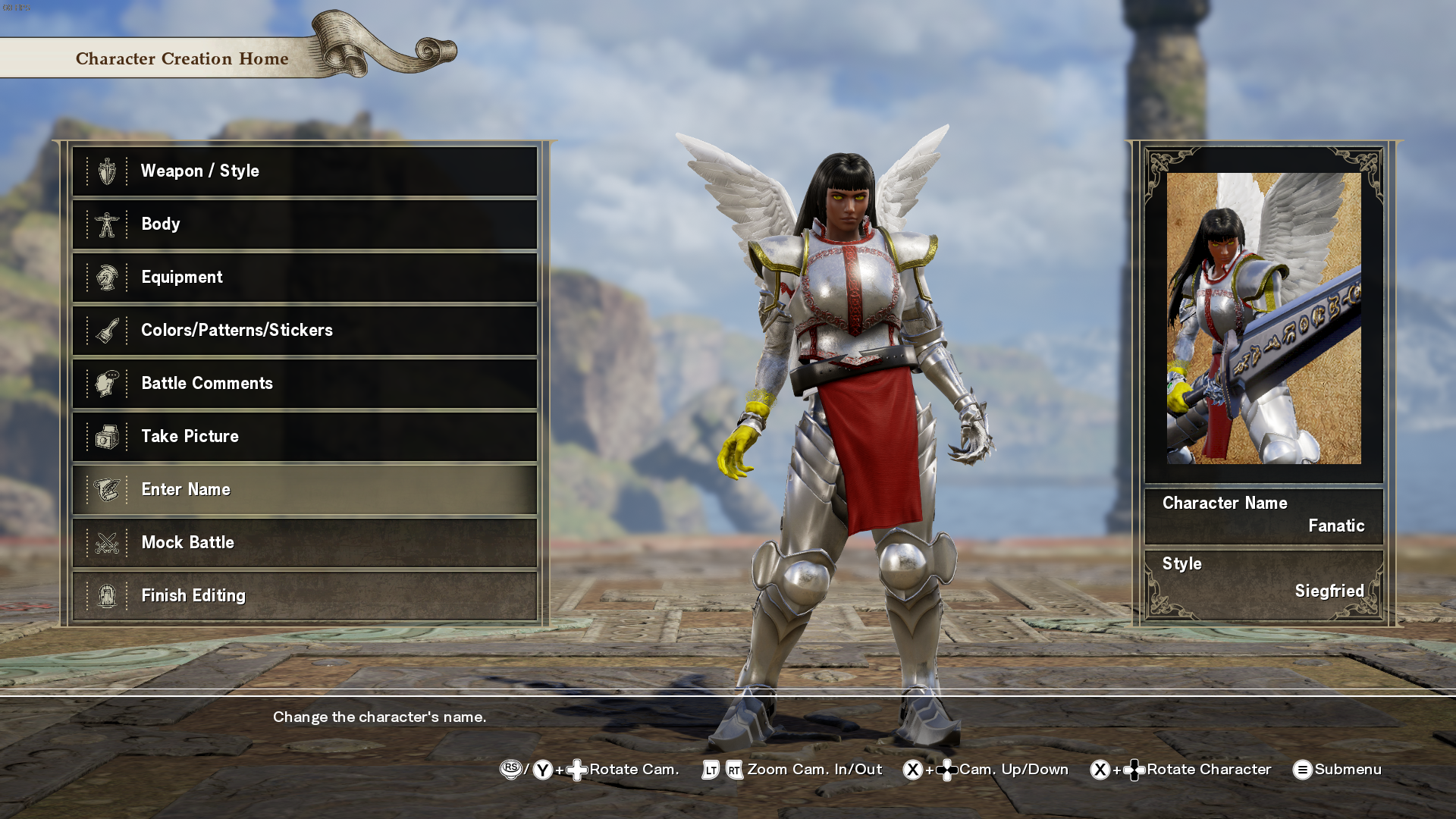Image resolution: width=1456 pixels, height=819 pixels.
Task: Click the Rotate Cam d-pad hint
Action: click(x=576, y=769)
